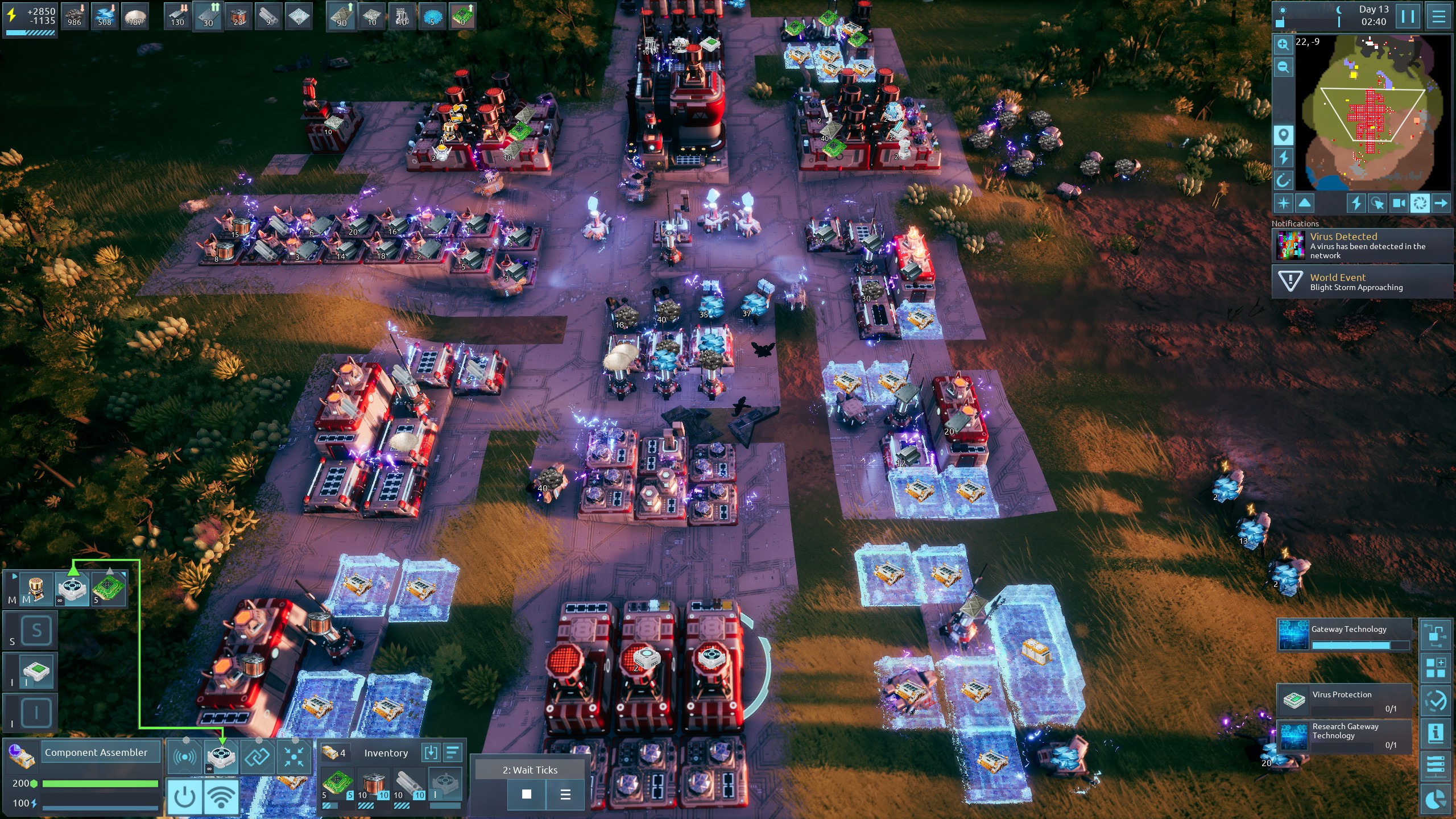Click the minimap base overview
The height and width of the screenshot is (819, 1456).
click(x=1372, y=119)
